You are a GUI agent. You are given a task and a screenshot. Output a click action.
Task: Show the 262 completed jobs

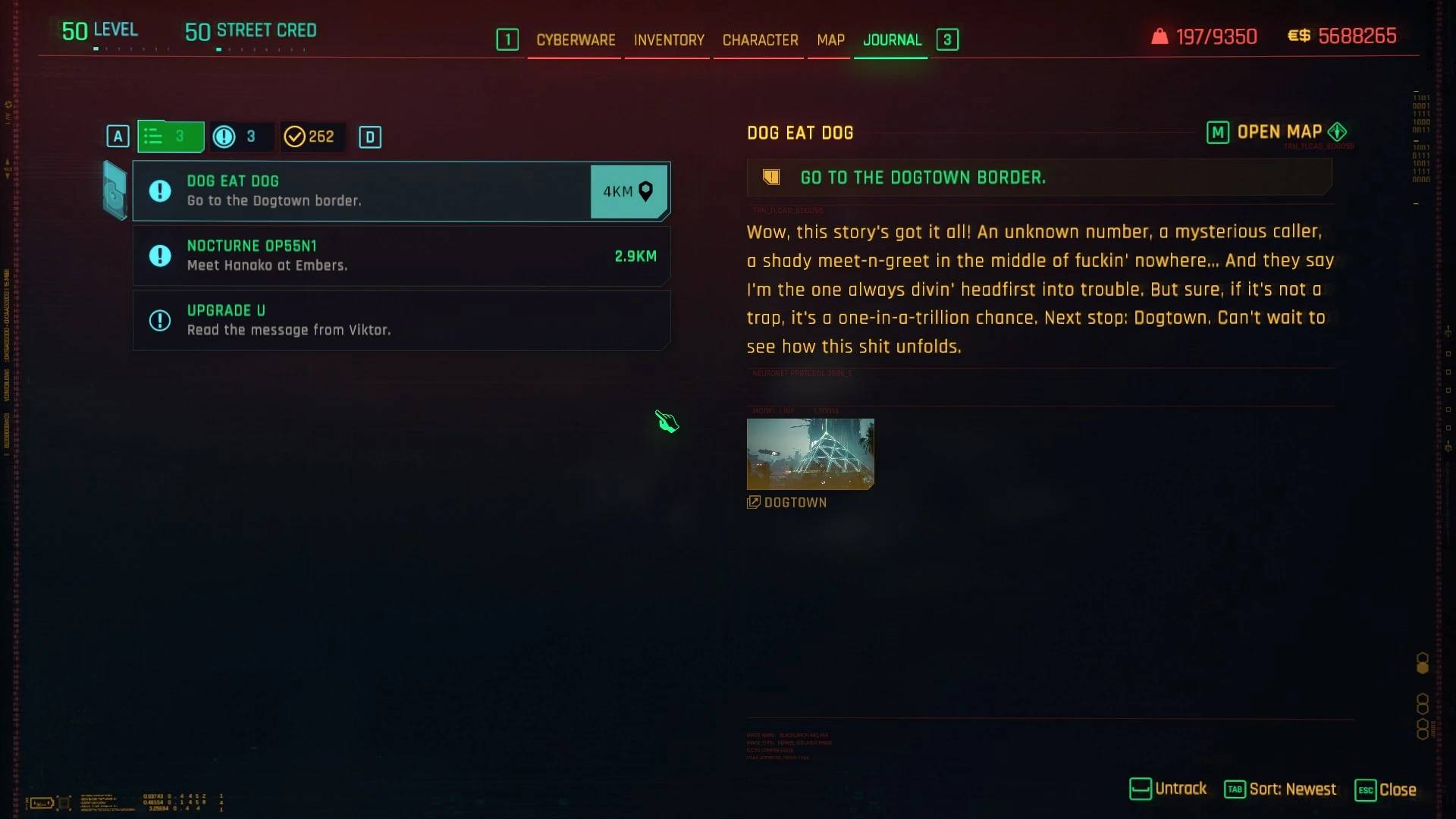pos(309,136)
